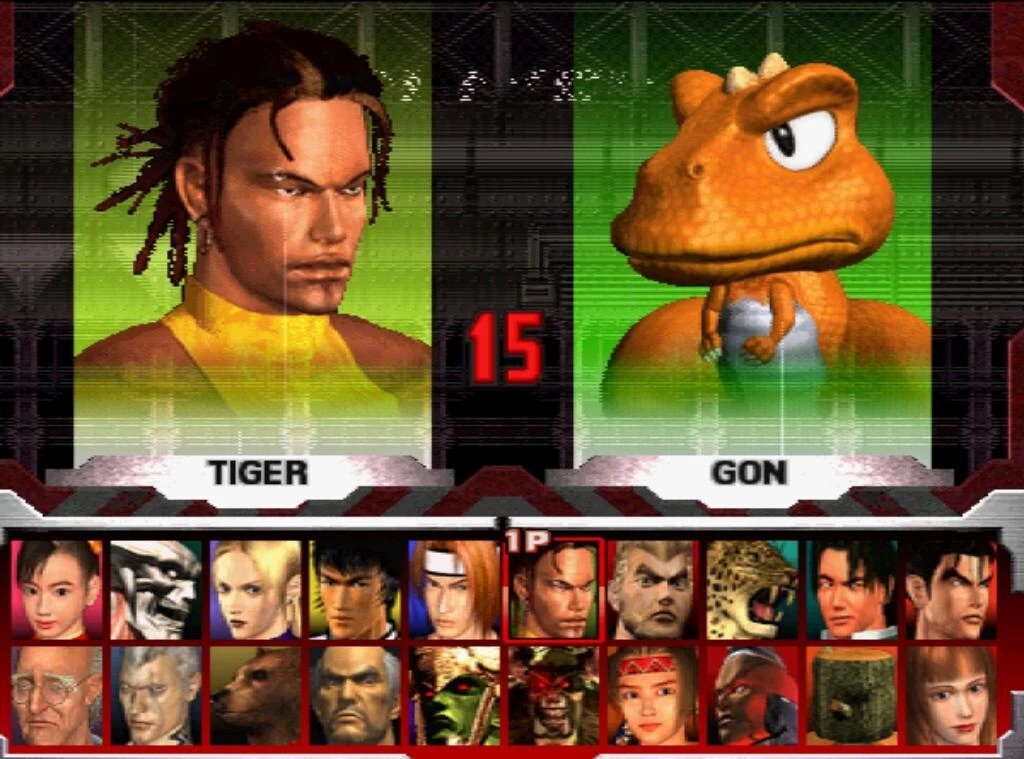Viewport: 1024px width, 759px height.
Task: Pick Nina, the blonde woman portrait
Action: [x=255, y=589]
